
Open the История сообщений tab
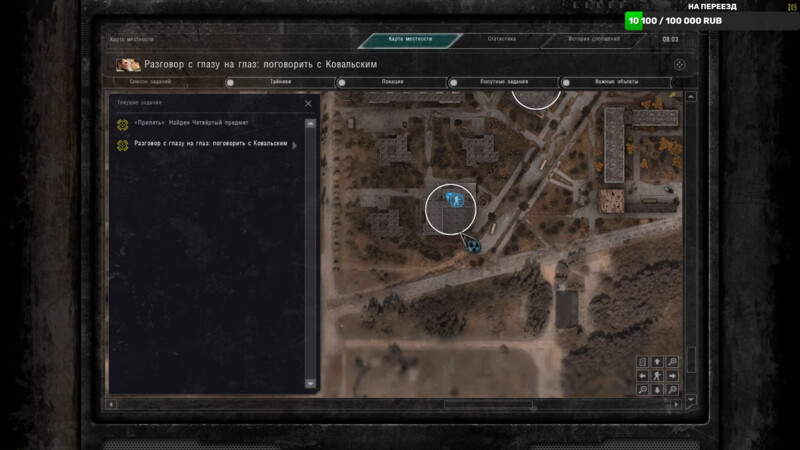coord(595,39)
